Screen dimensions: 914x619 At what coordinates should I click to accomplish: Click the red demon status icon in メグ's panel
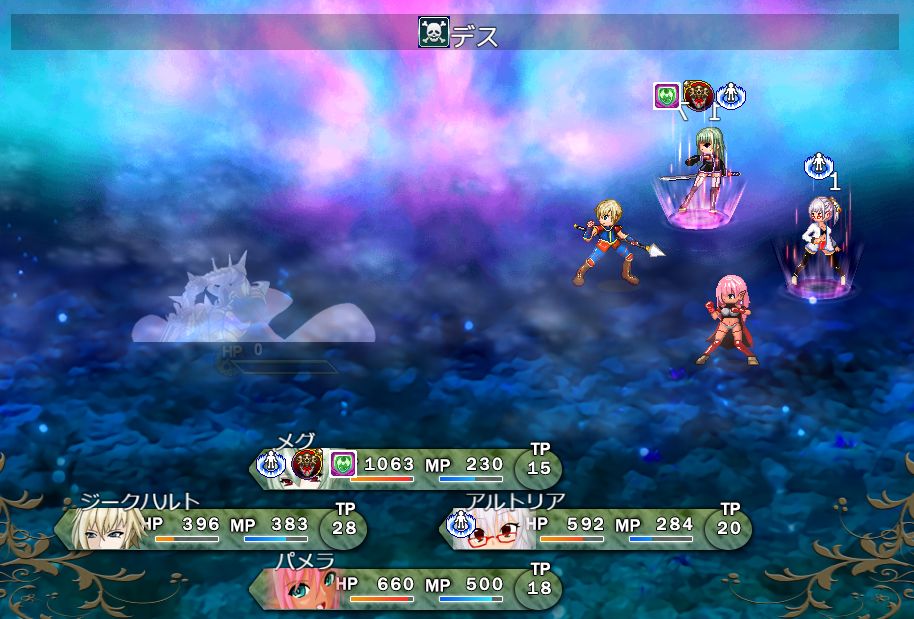(x=307, y=464)
